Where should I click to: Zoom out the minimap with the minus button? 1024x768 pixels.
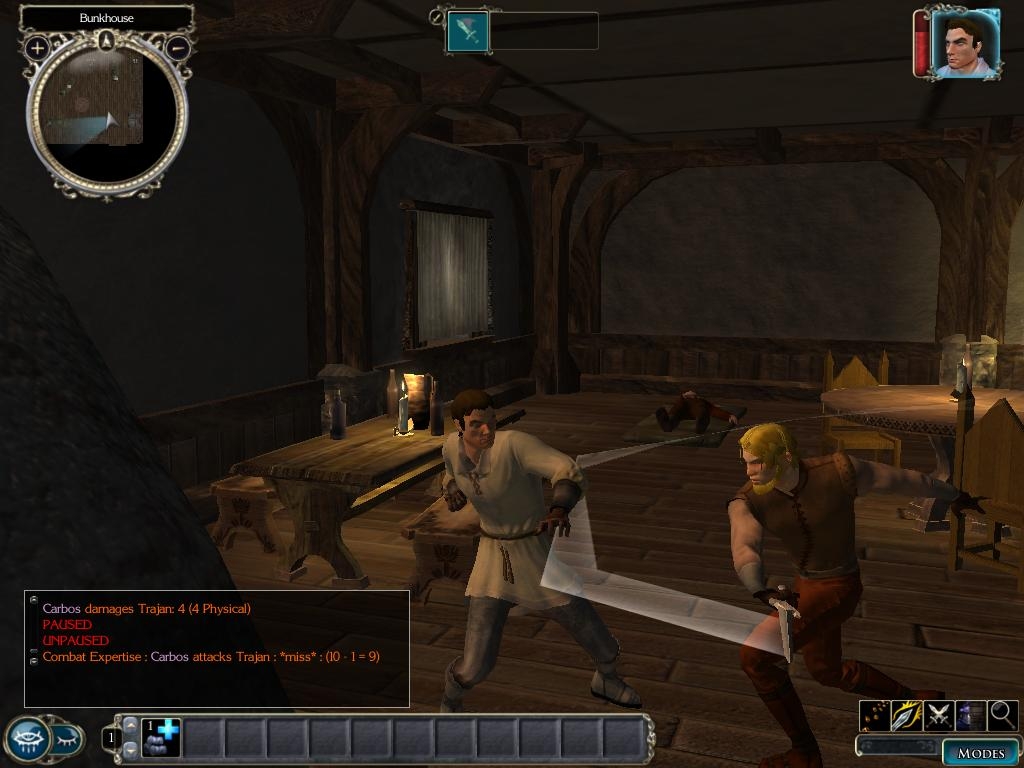177,47
